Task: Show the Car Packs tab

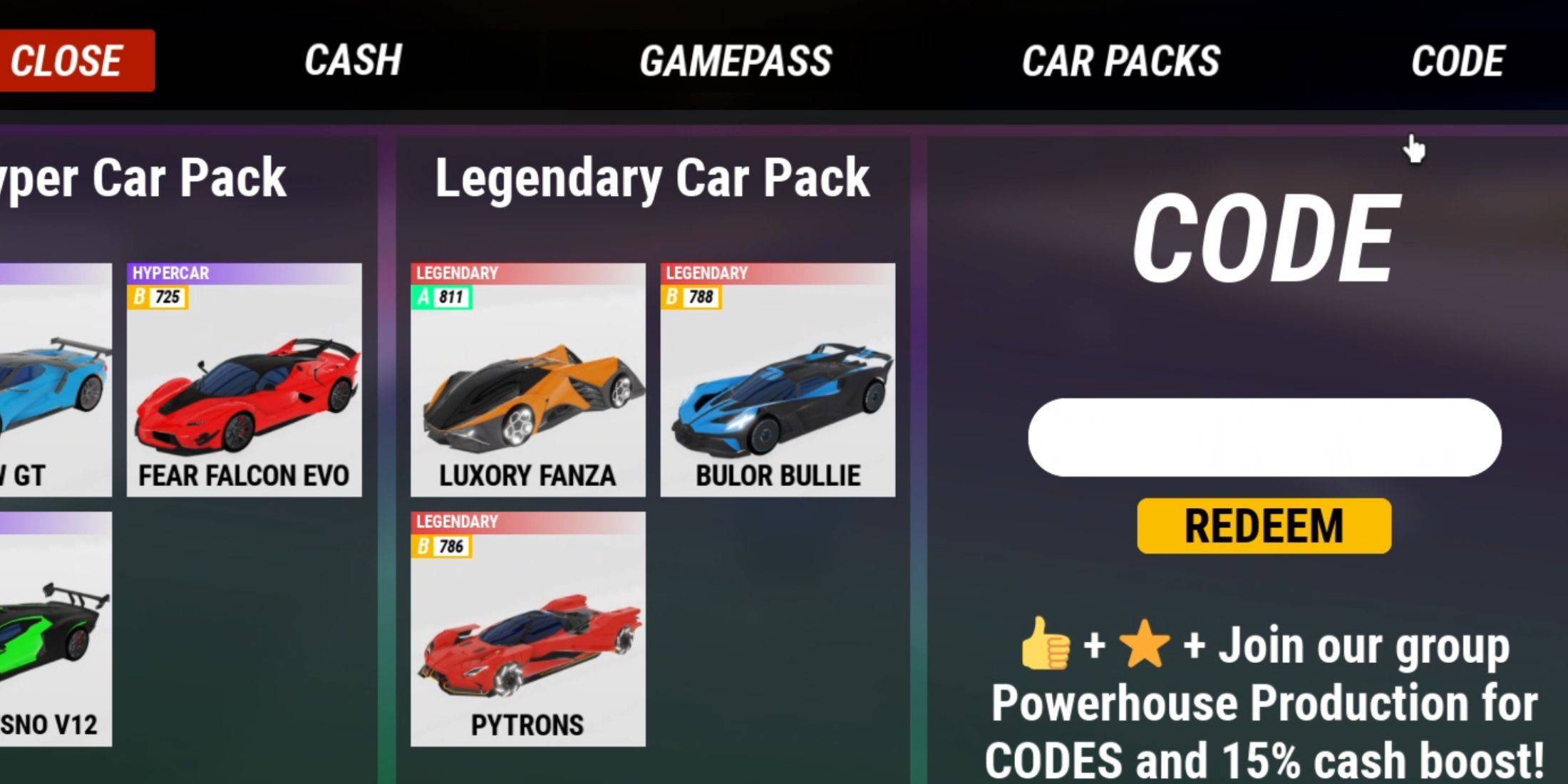Action: [x=1120, y=61]
